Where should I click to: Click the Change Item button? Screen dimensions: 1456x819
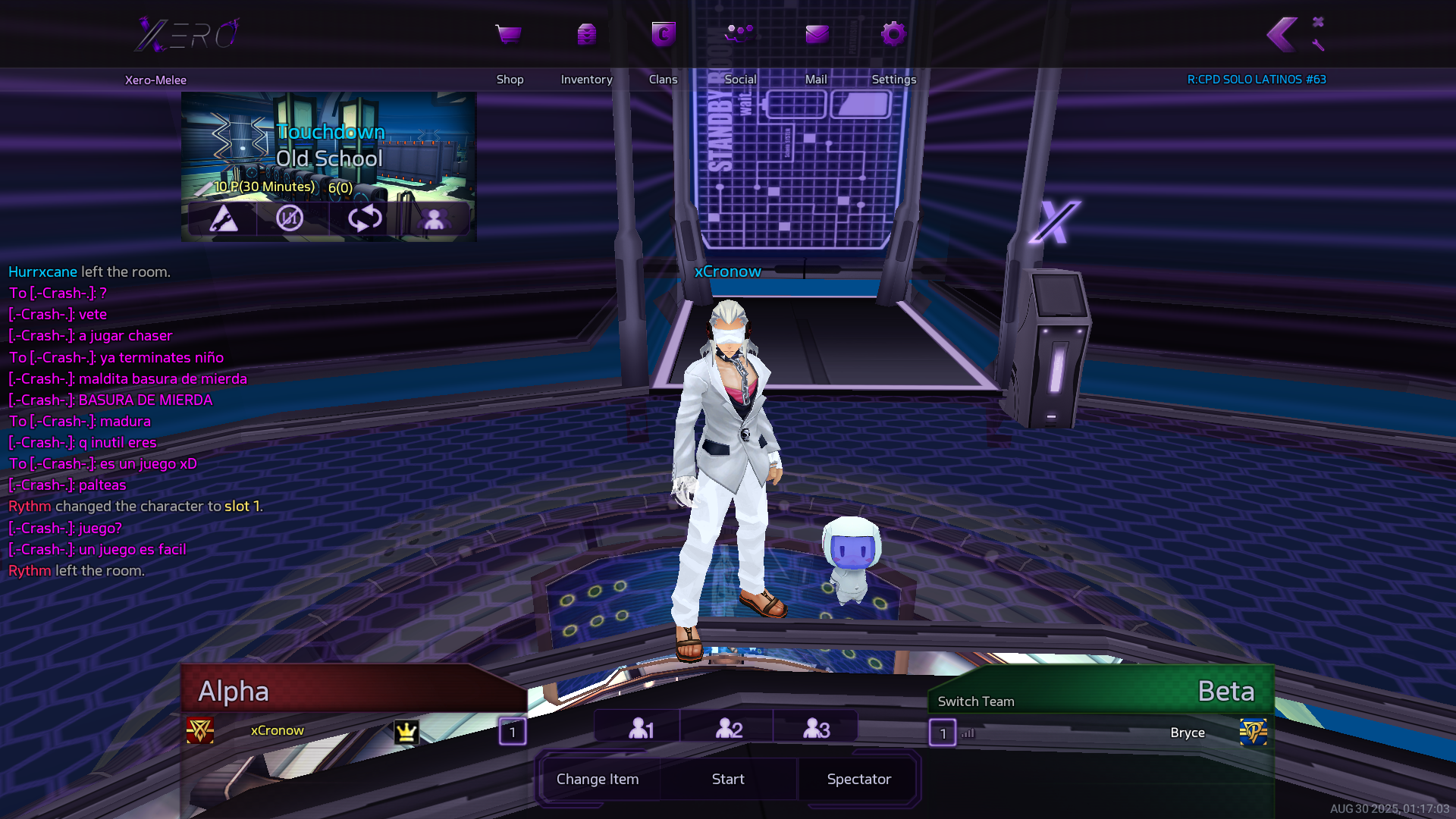(598, 779)
